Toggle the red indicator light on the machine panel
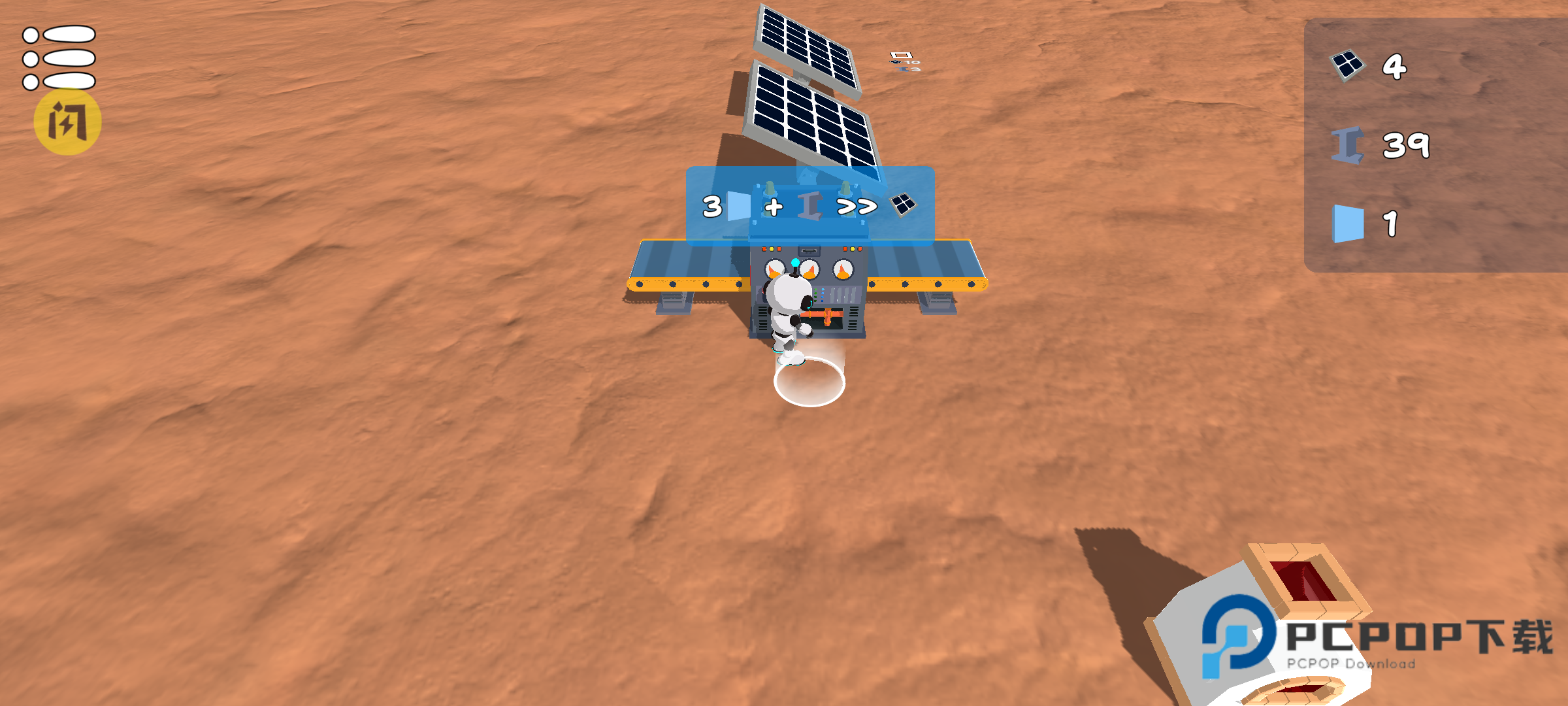 (x=764, y=249)
